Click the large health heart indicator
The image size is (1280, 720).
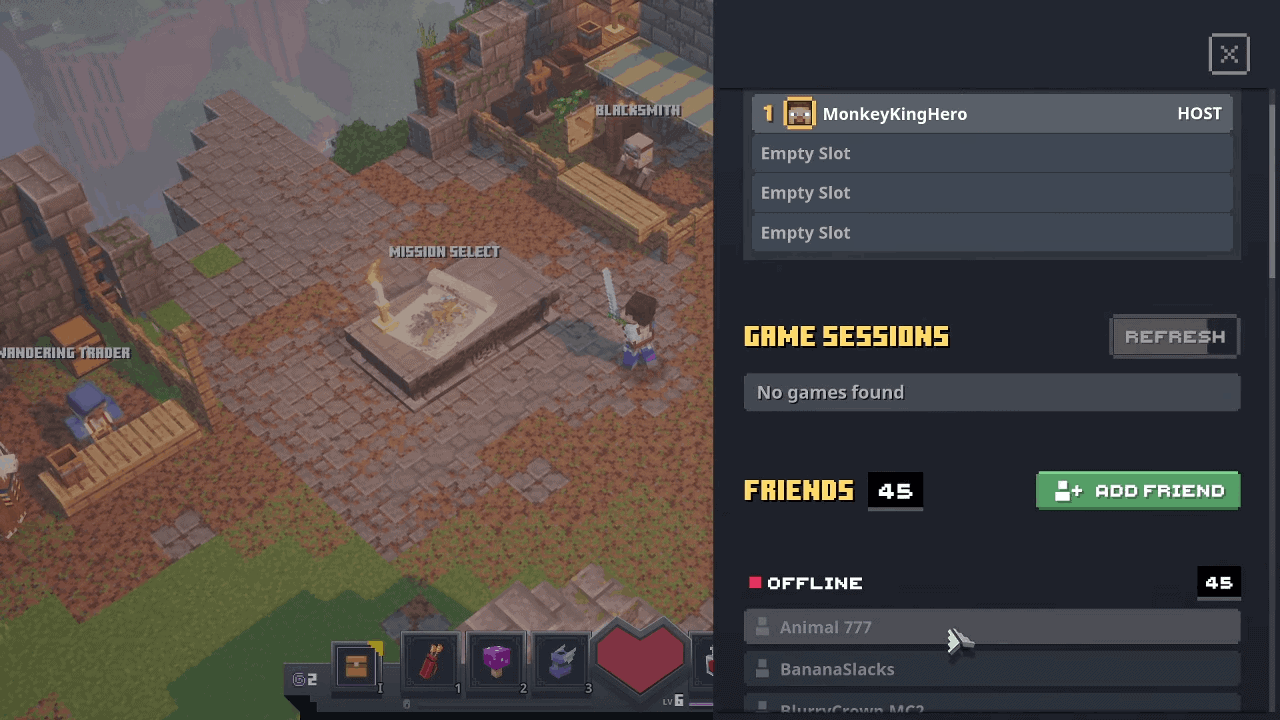(x=639, y=660)
